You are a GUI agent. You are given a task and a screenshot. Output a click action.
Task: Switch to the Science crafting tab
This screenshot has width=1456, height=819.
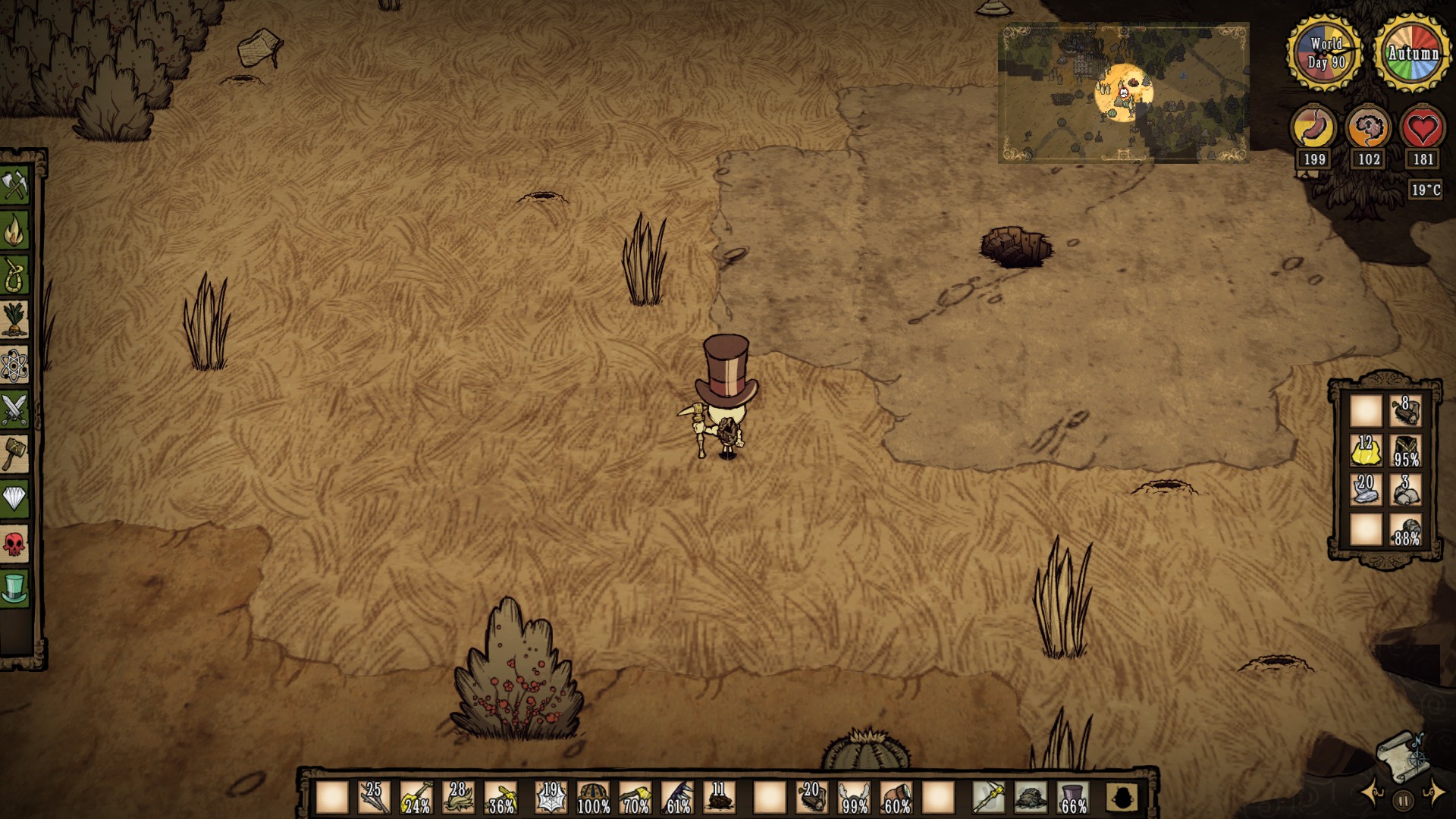click(x=15, y=366)
